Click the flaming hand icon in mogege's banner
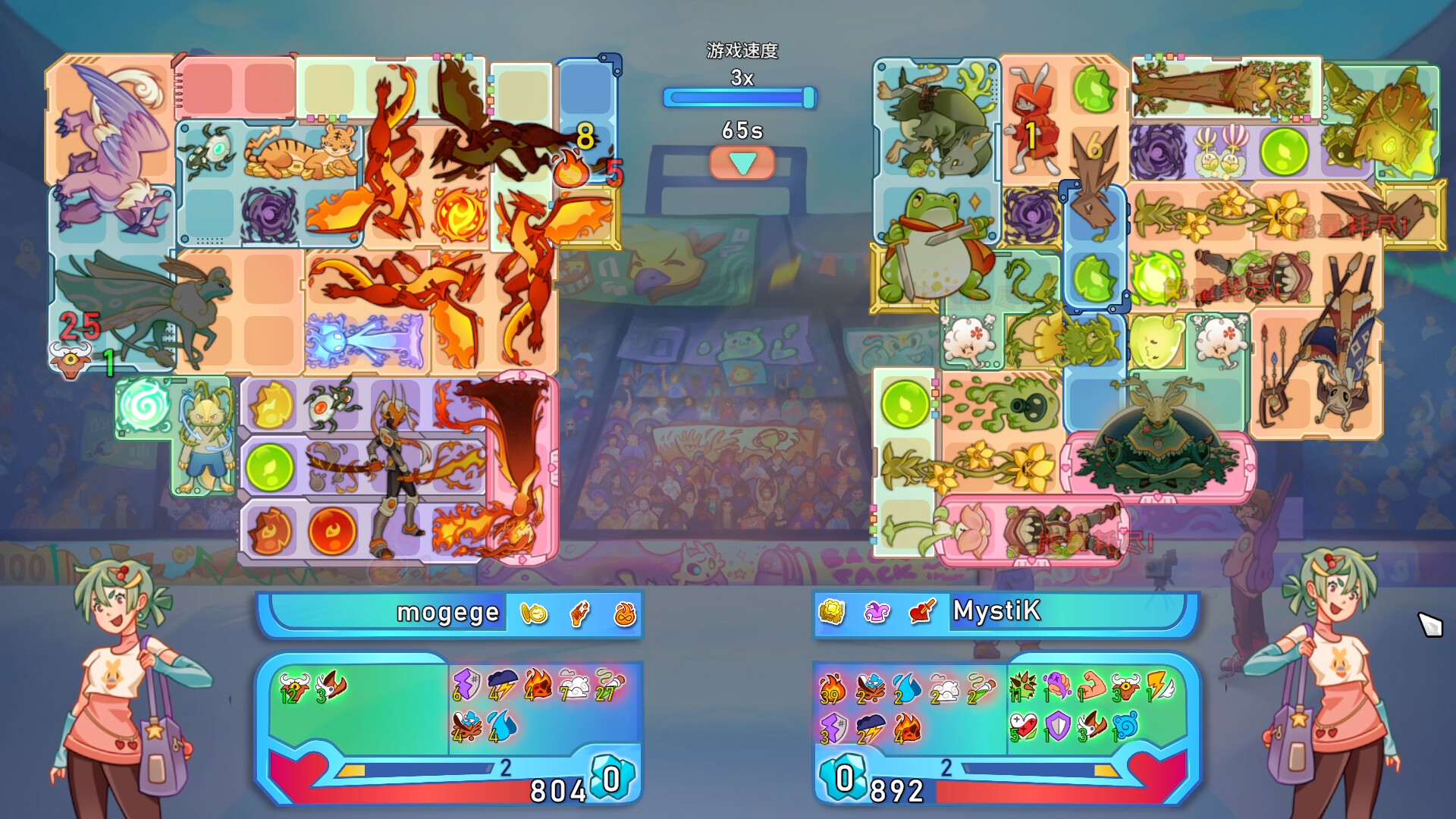The width and height of the screenshot is (1456, 819). pyautogui.click(x=578, y=614)
